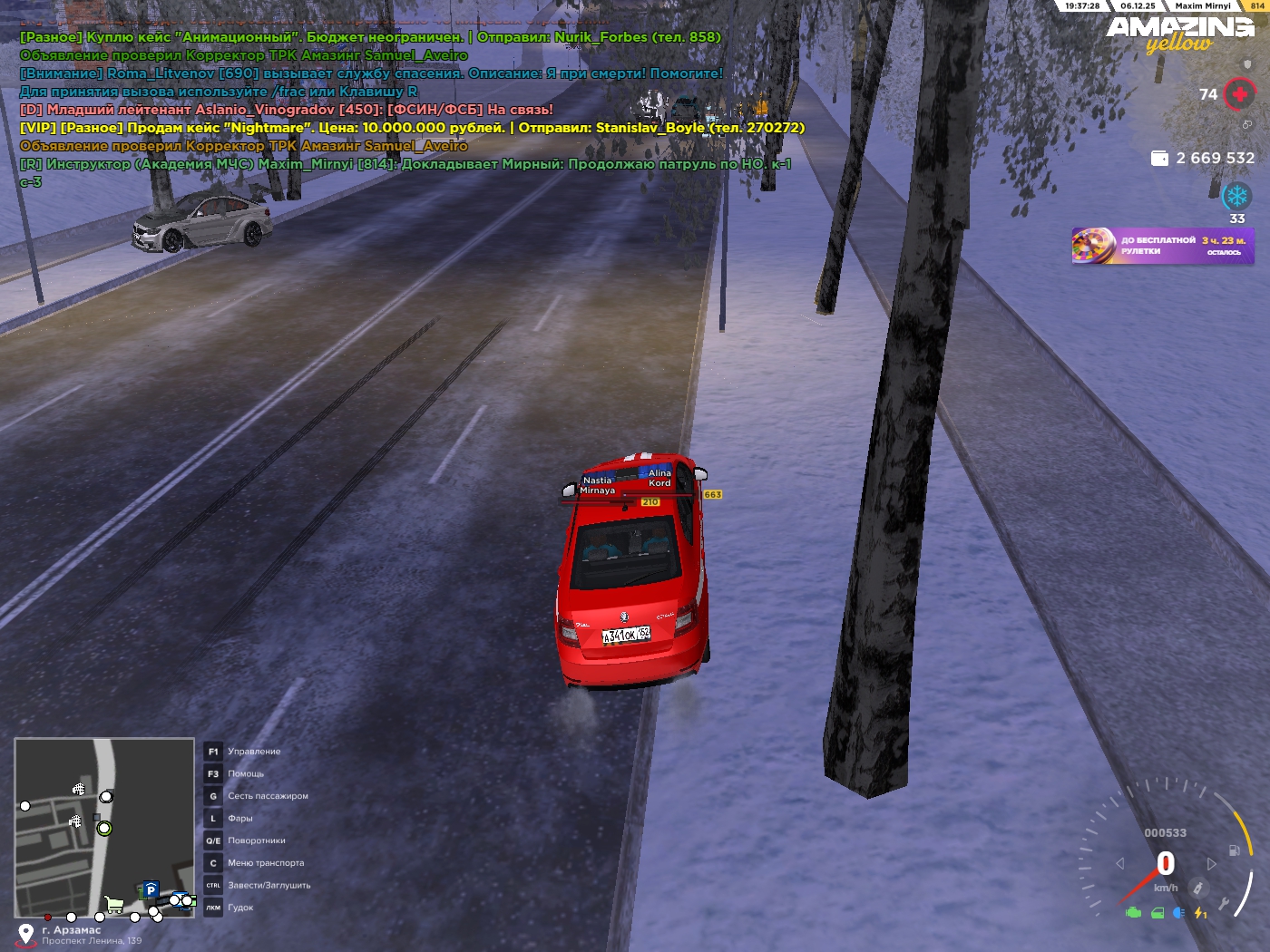Click the yellow lightning bolt indicator
1270x952 pixels.
click(1200, 913)
